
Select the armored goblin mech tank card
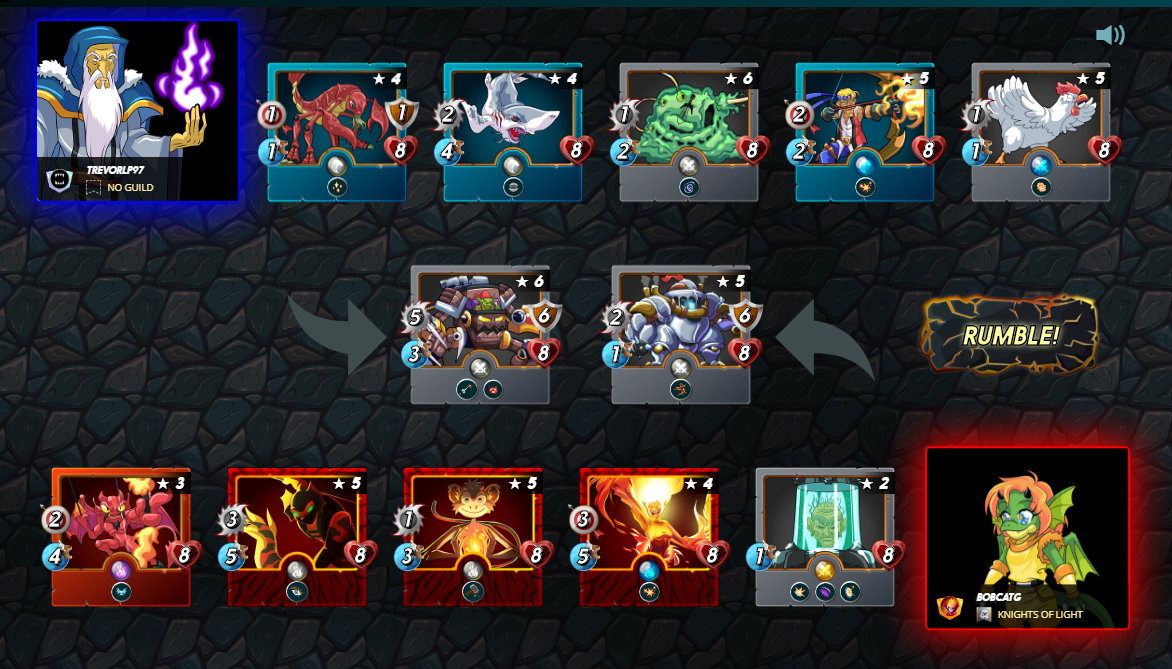point(480,334)
